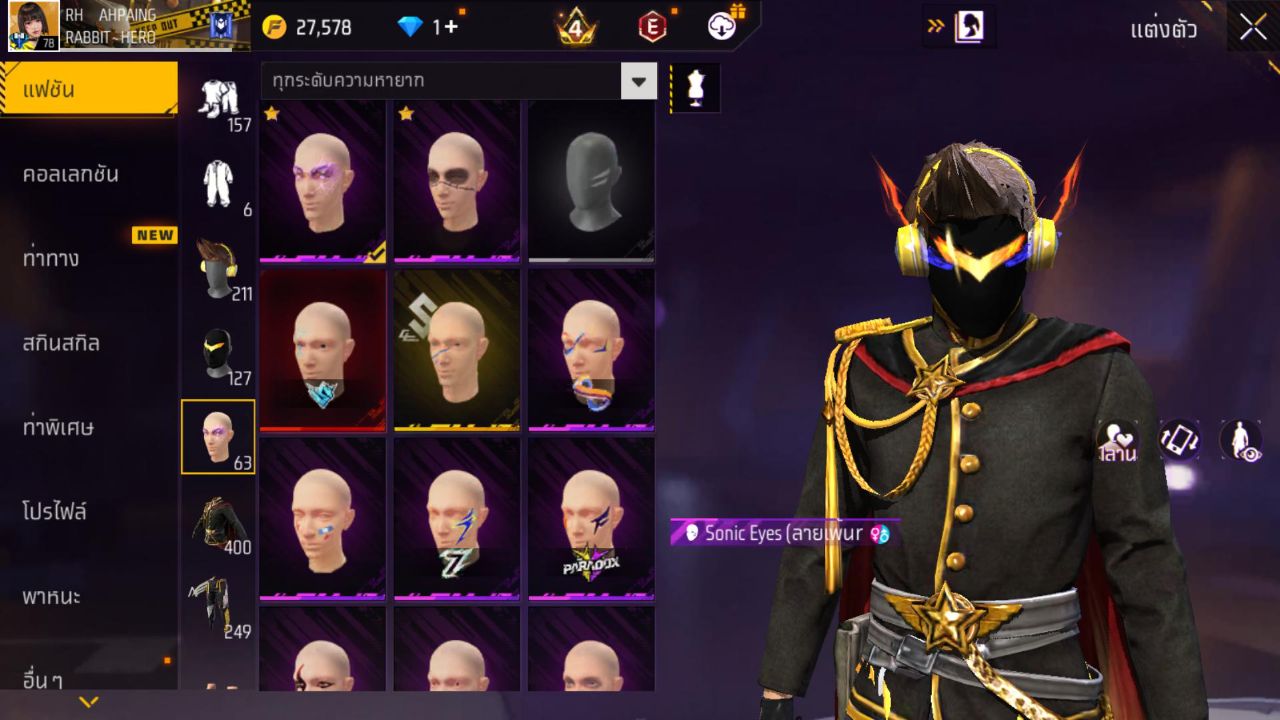Open the rarity filter dropdown
Image resolution: width=1280 pixels, height=720 pixels.
[x=639, y=81]
